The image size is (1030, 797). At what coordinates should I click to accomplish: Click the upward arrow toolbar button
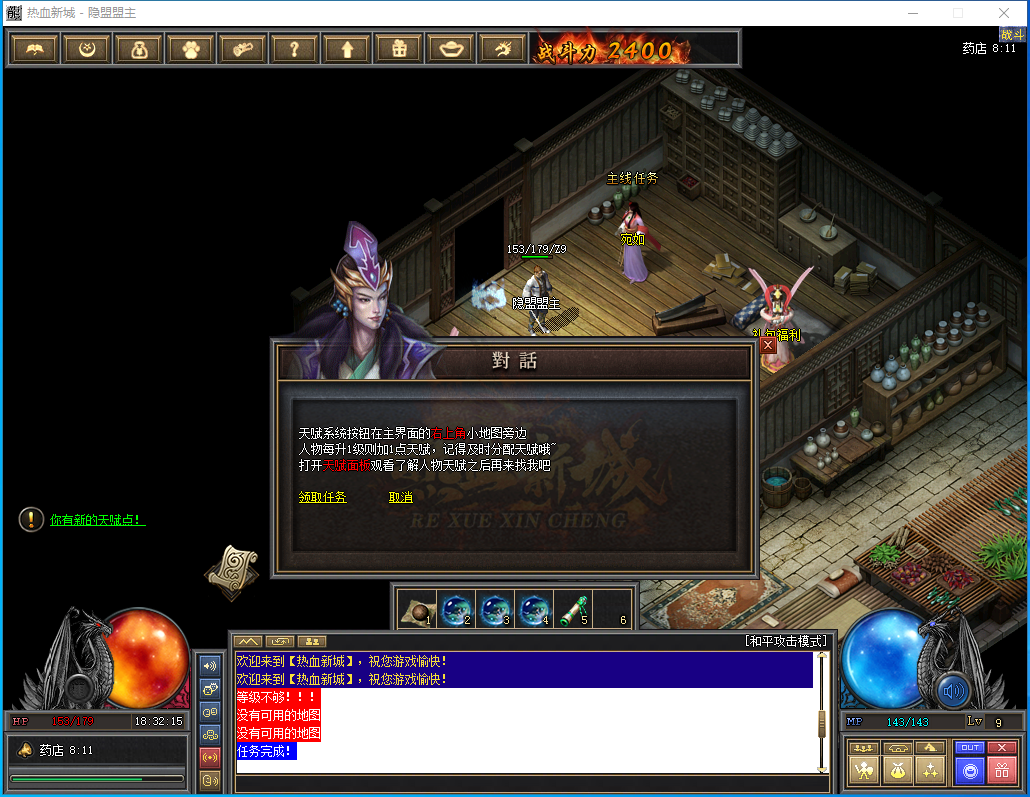346,48
